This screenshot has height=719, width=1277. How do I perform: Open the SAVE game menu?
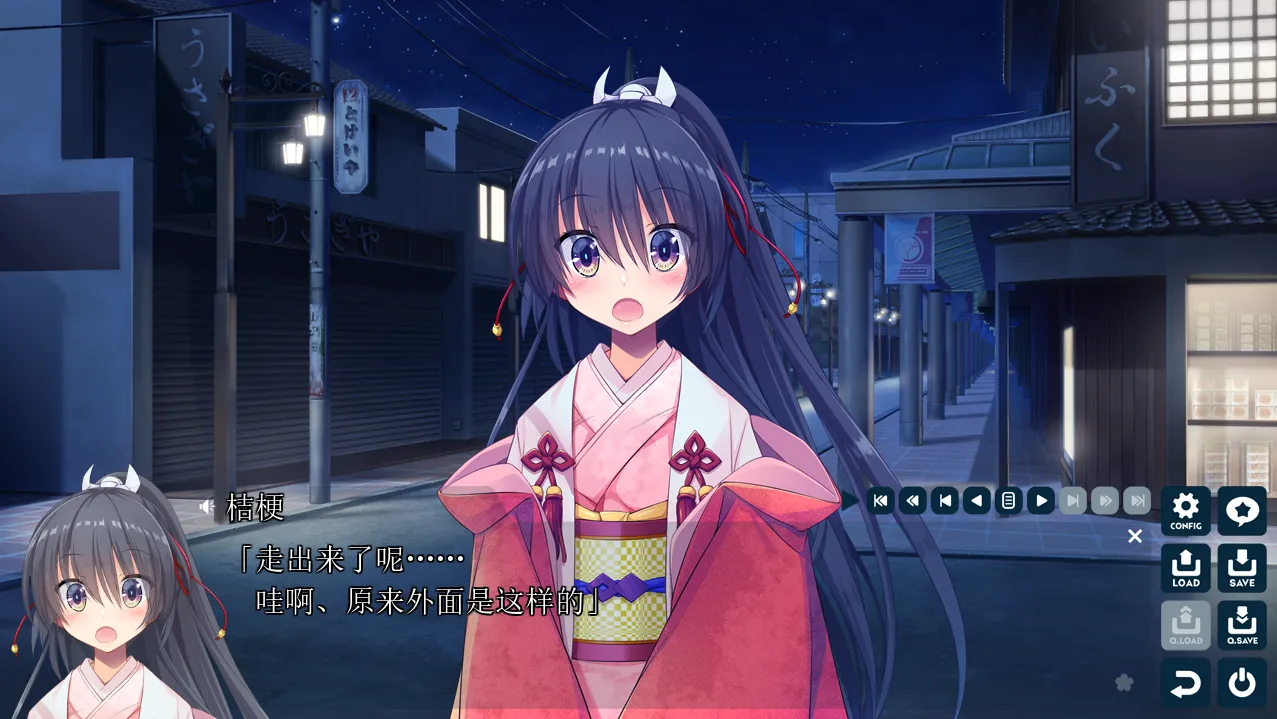1242,568
